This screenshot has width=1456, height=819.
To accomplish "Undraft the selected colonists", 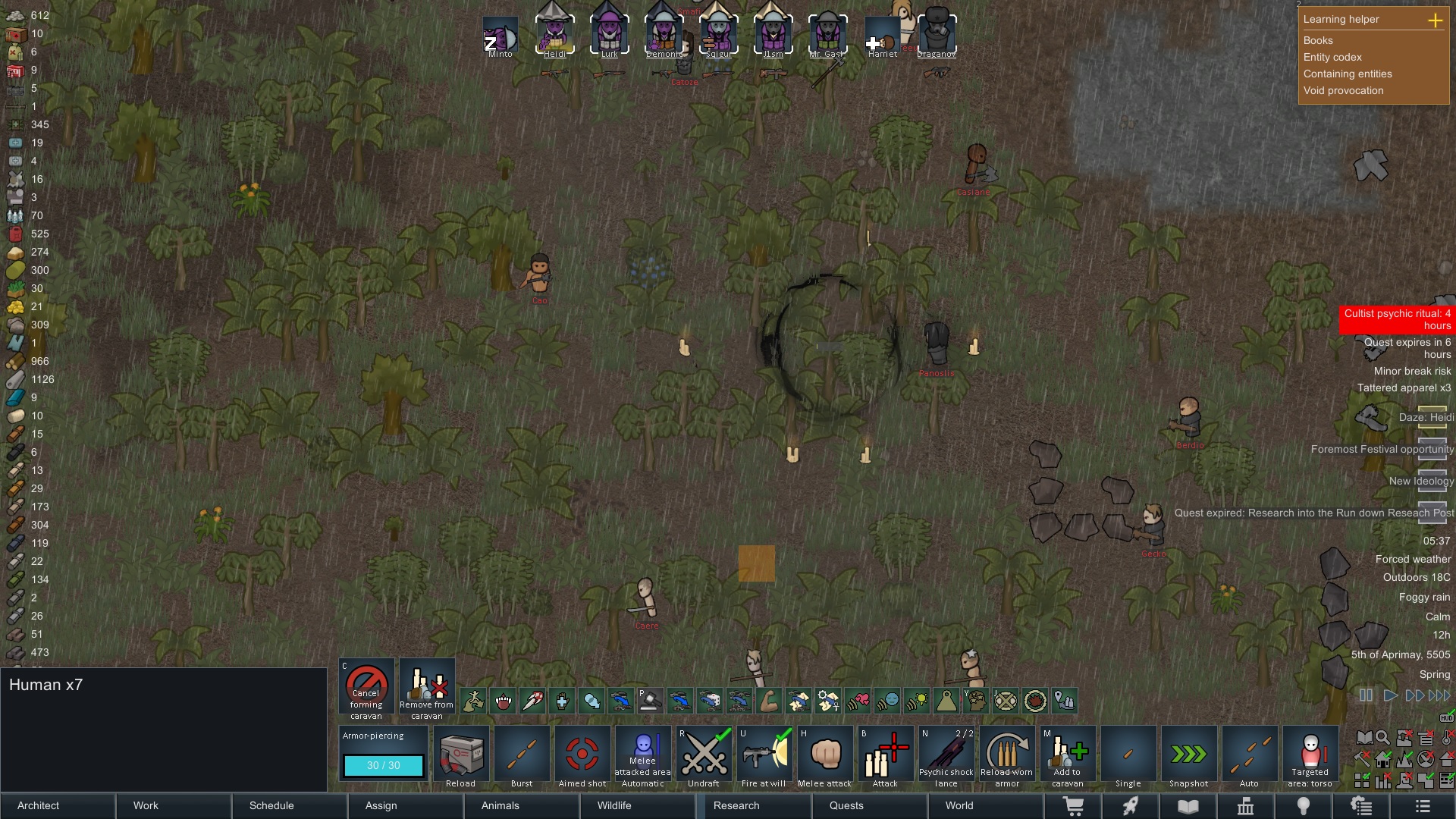I will pos(704,756).
